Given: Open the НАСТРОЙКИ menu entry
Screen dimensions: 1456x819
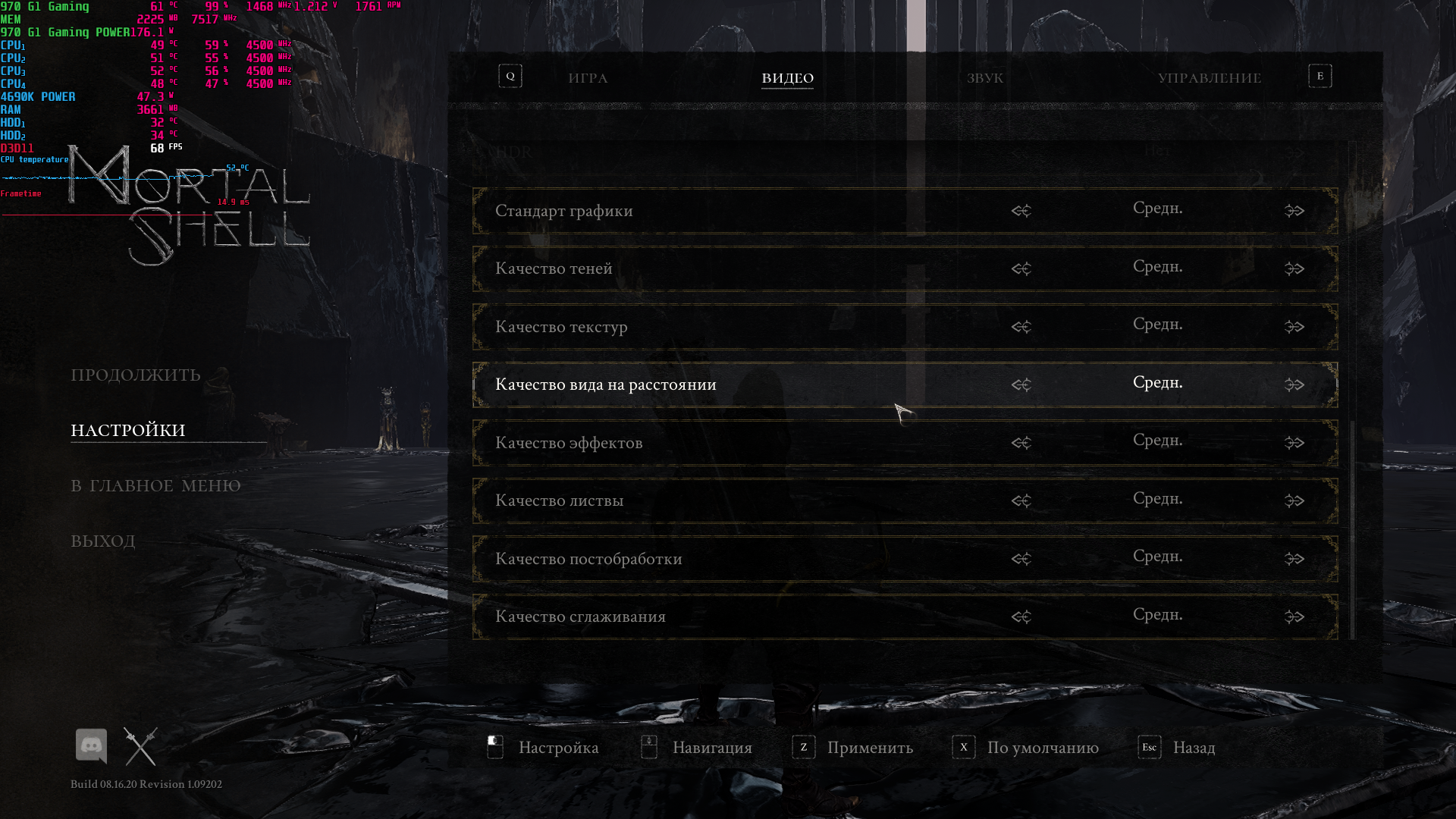Looking at the screenshot, I should 128,431.
